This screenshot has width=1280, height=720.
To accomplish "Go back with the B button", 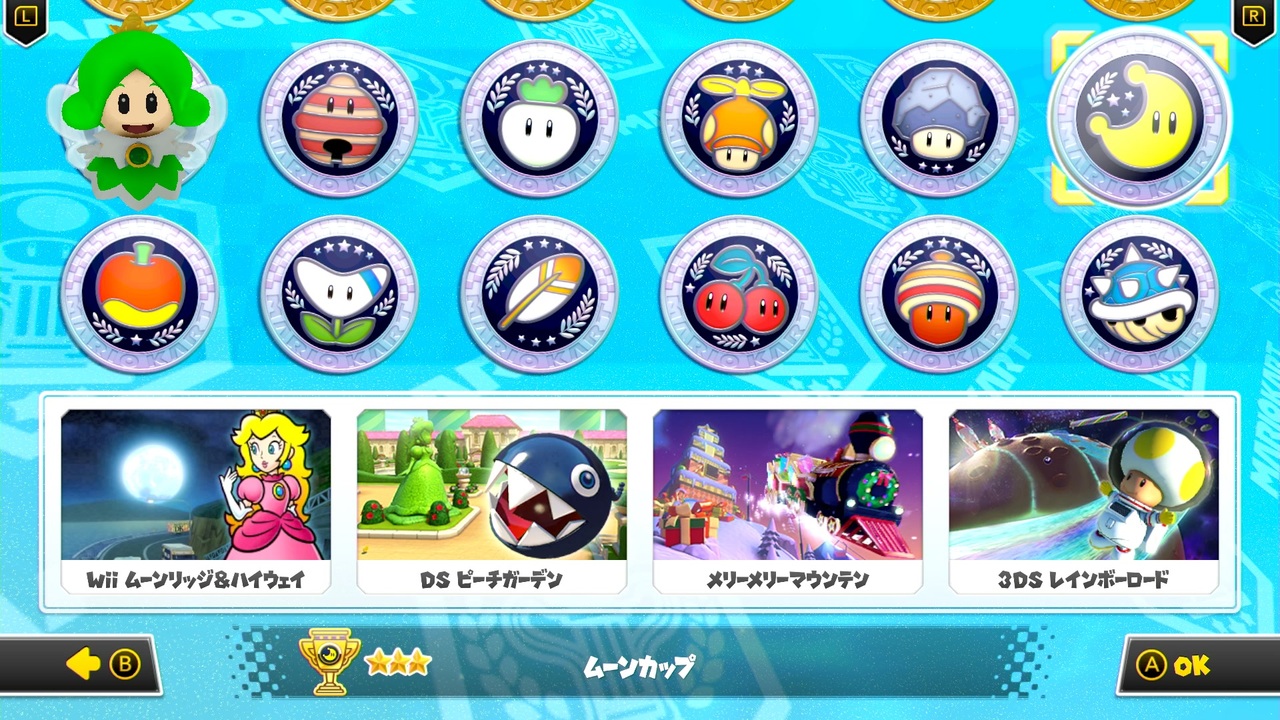I will click(x=100, y=663).
